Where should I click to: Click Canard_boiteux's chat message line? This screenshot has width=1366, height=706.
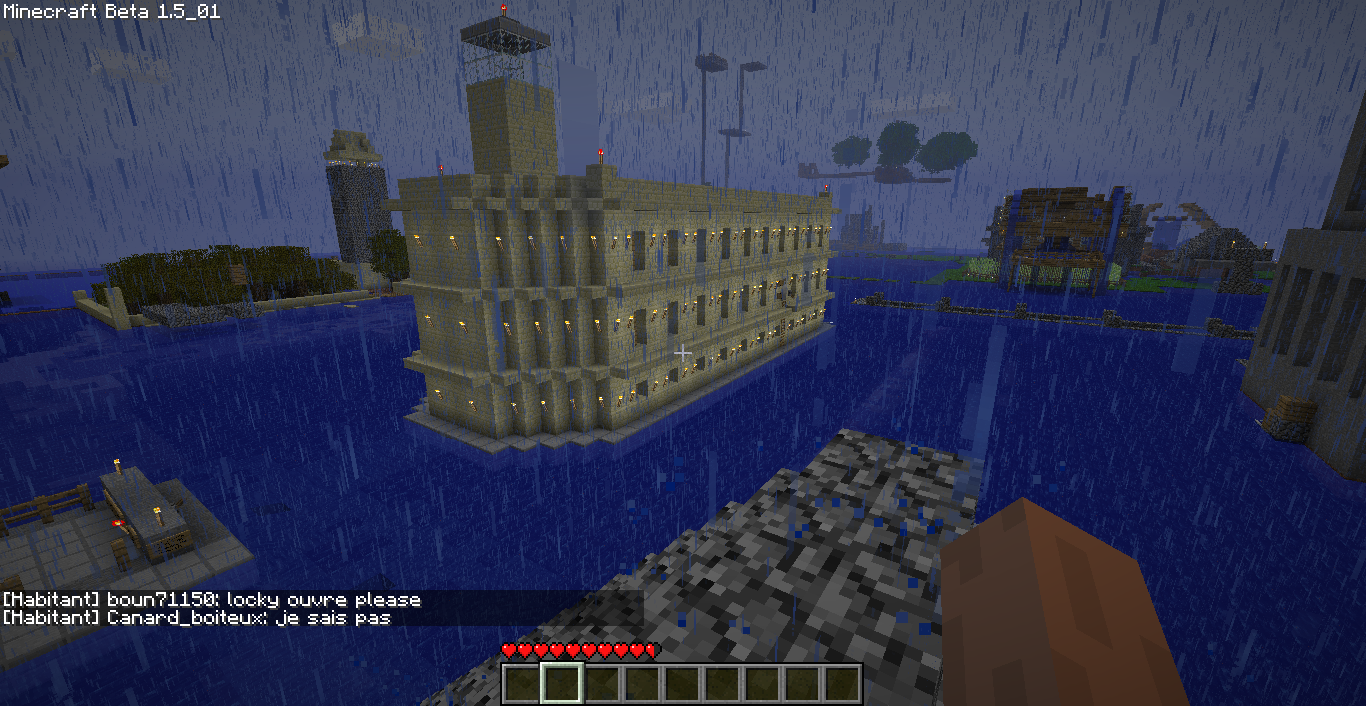click(196, 618)
